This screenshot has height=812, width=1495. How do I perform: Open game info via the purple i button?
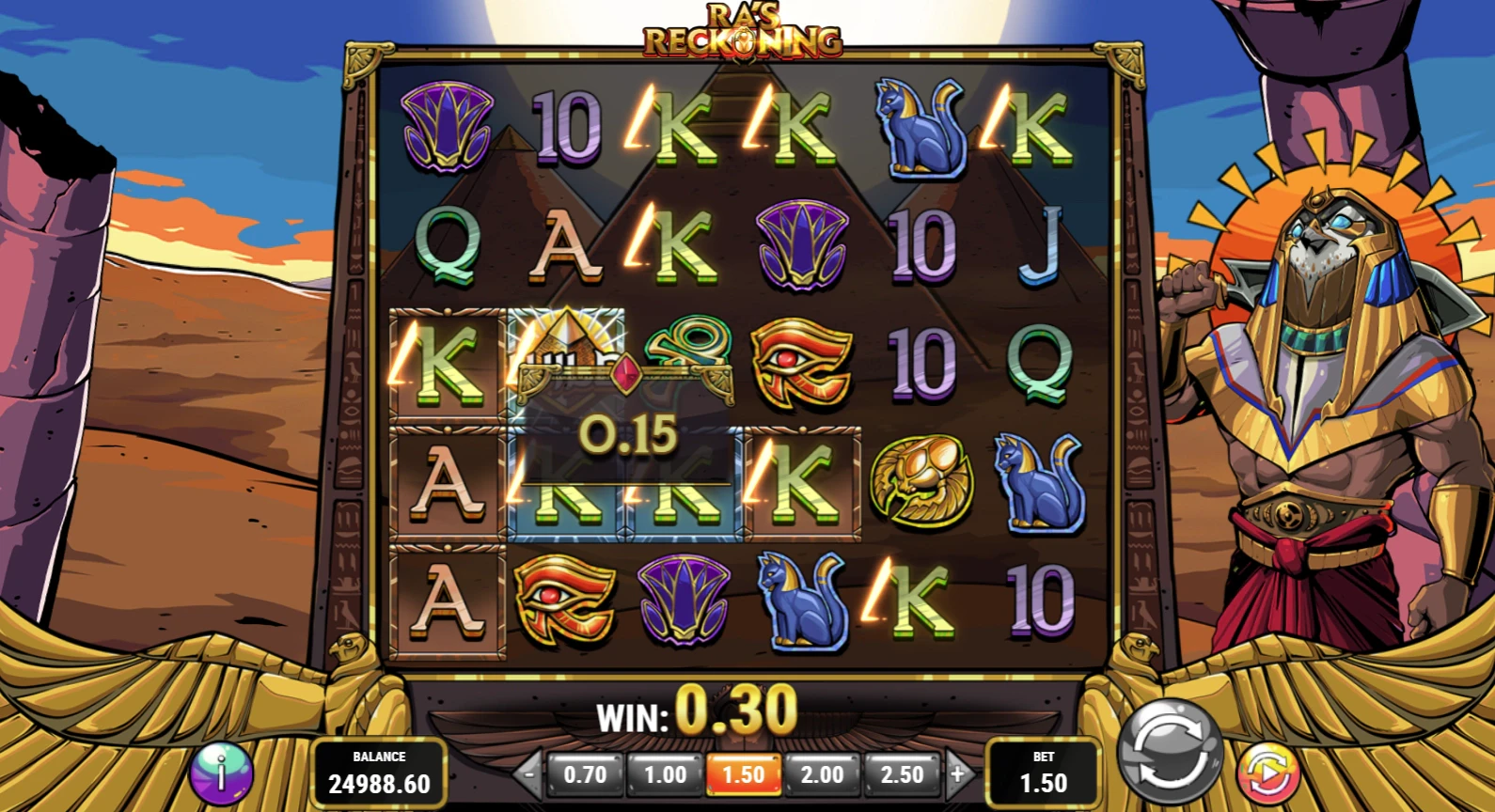(220, 773)
